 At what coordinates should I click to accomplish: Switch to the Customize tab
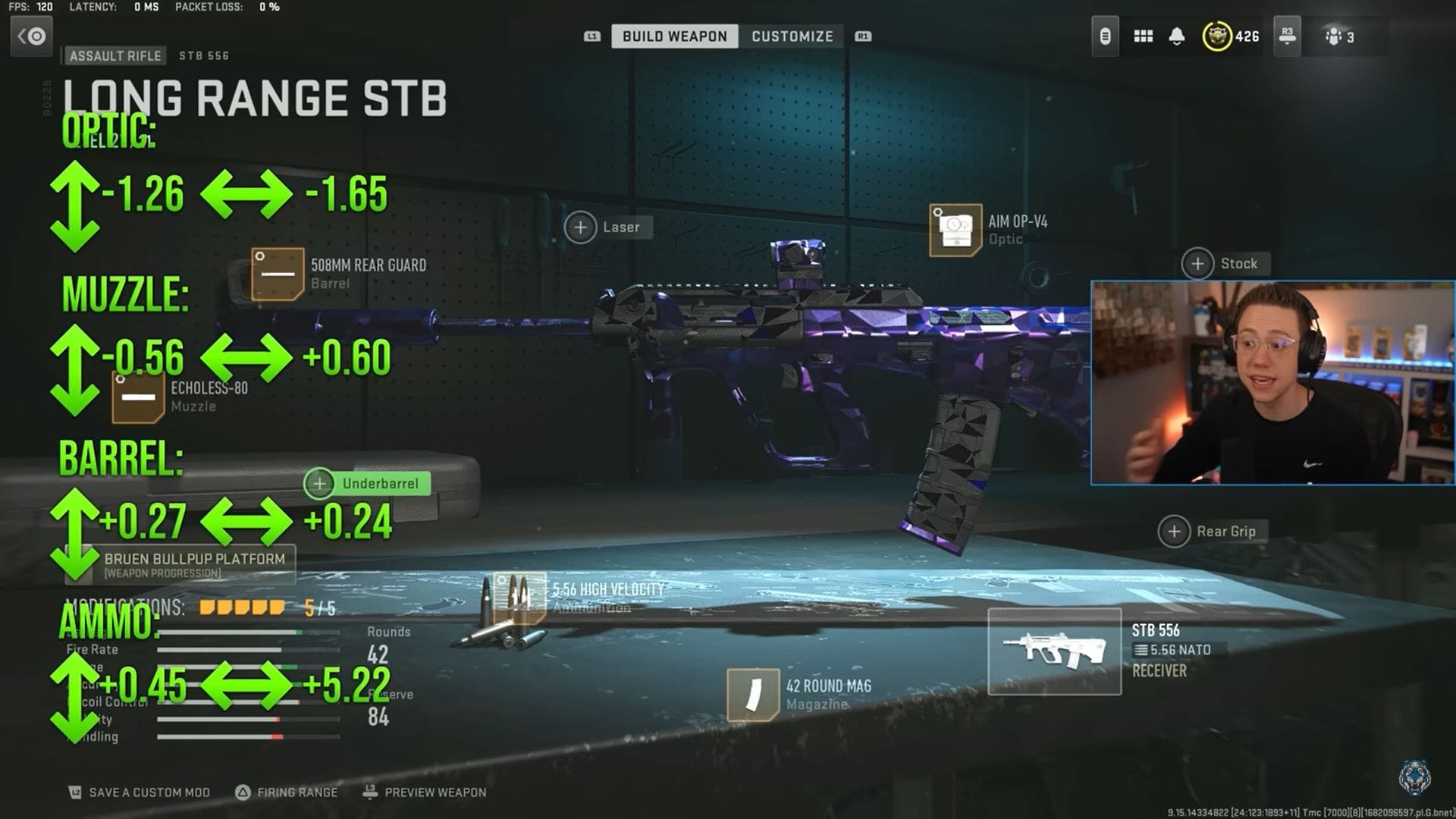point(792,36)
